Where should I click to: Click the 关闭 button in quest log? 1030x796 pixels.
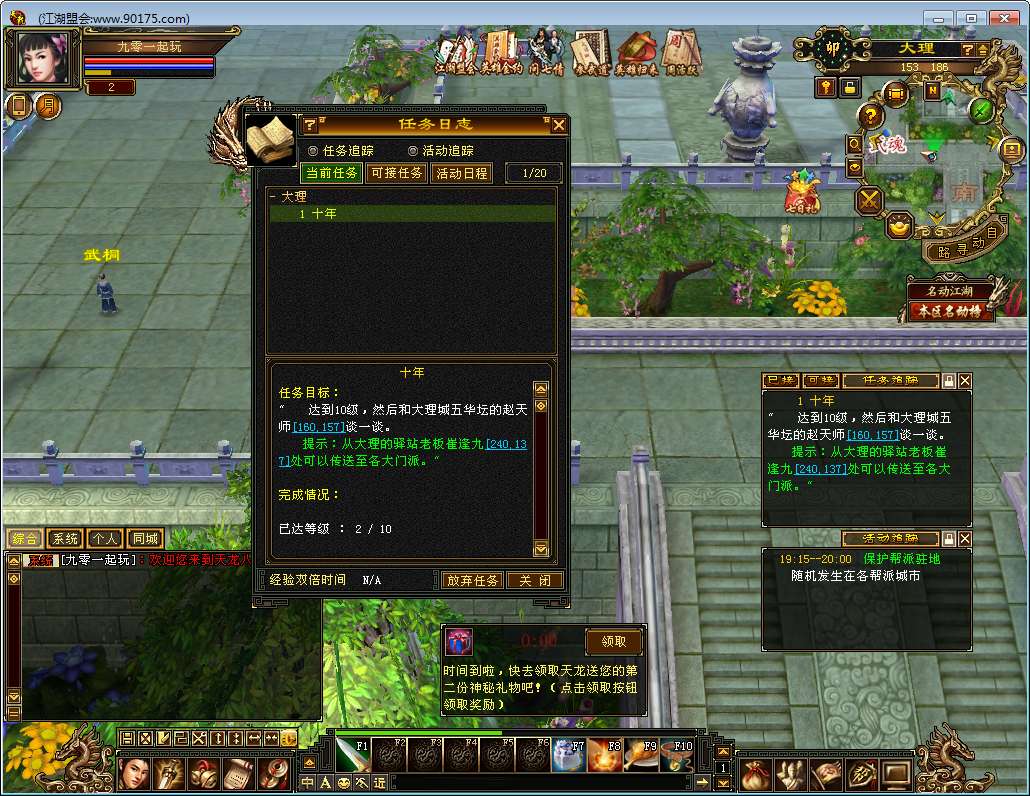pos(535,580)
